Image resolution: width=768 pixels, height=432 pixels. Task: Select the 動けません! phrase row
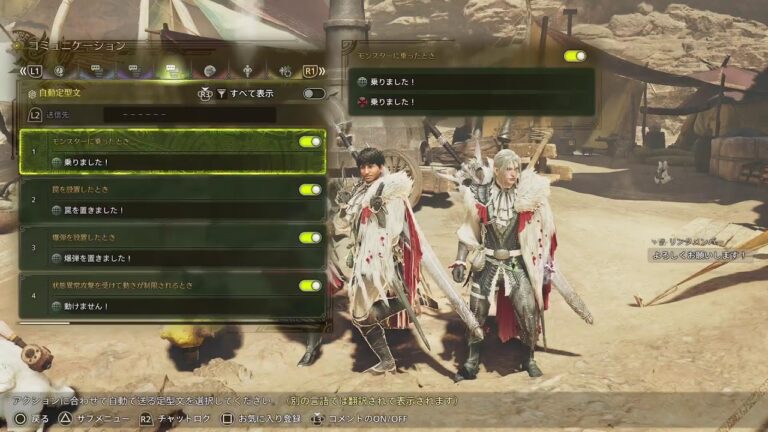pyautogui.click(x=172, y=305)
